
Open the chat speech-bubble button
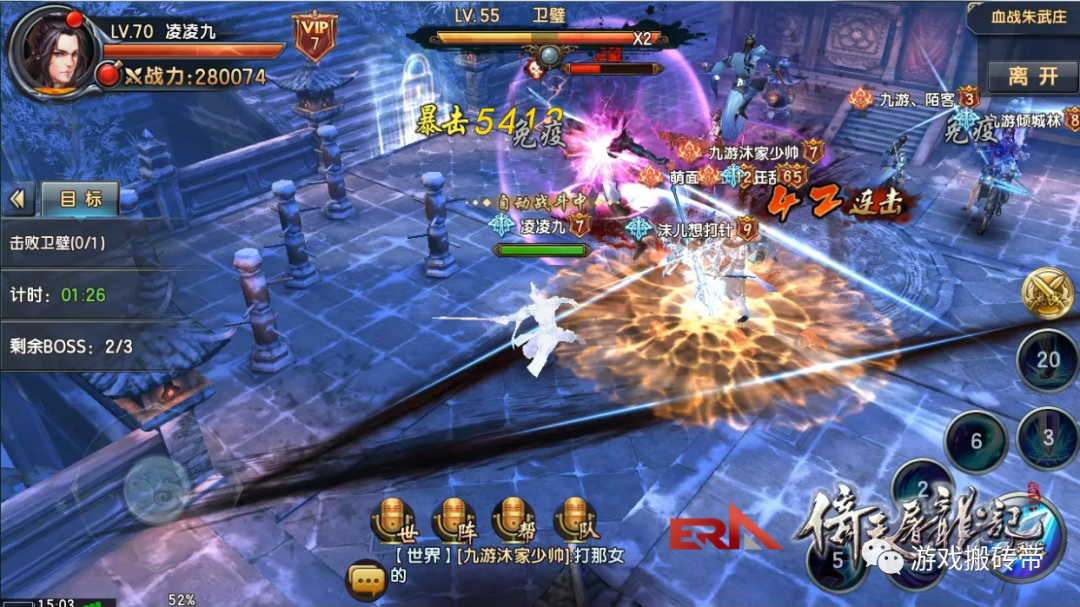pos(365,578)
